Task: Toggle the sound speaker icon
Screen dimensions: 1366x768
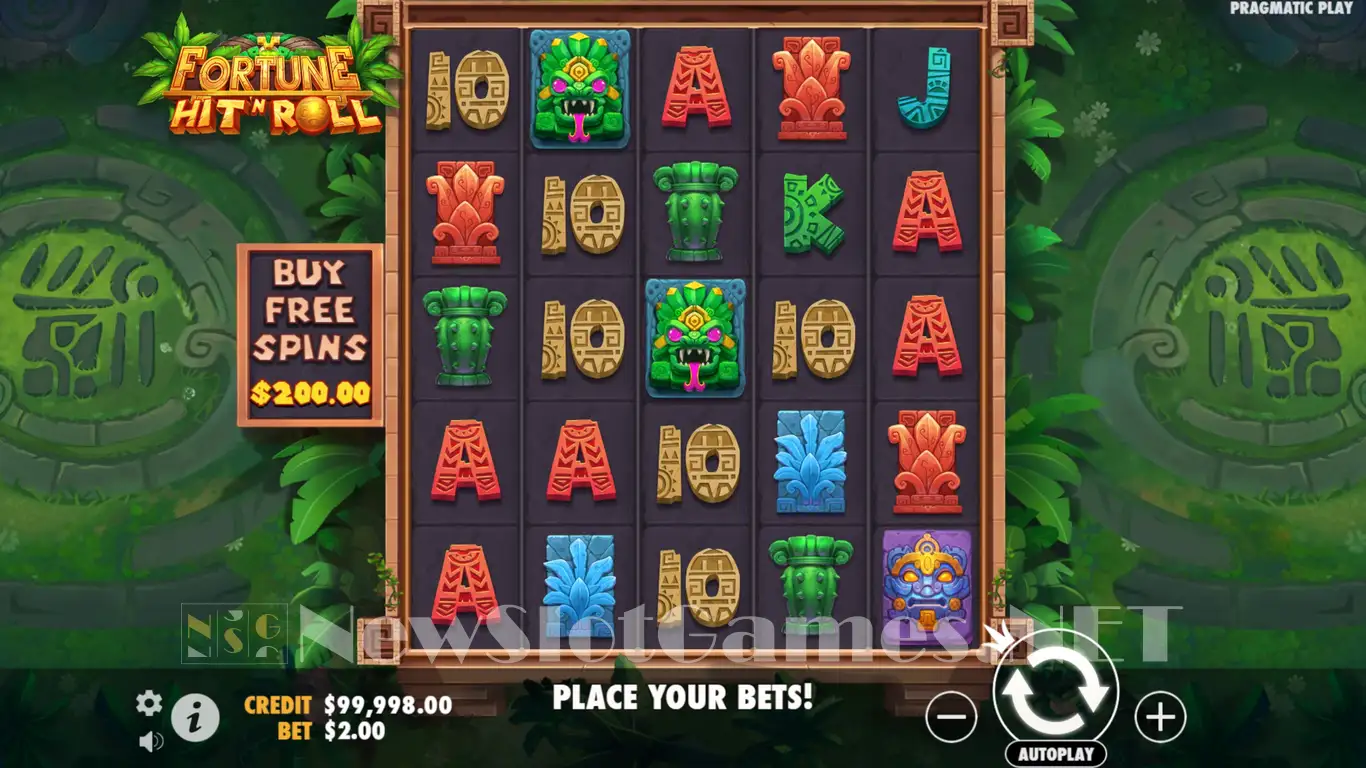Action: (151, 741)
